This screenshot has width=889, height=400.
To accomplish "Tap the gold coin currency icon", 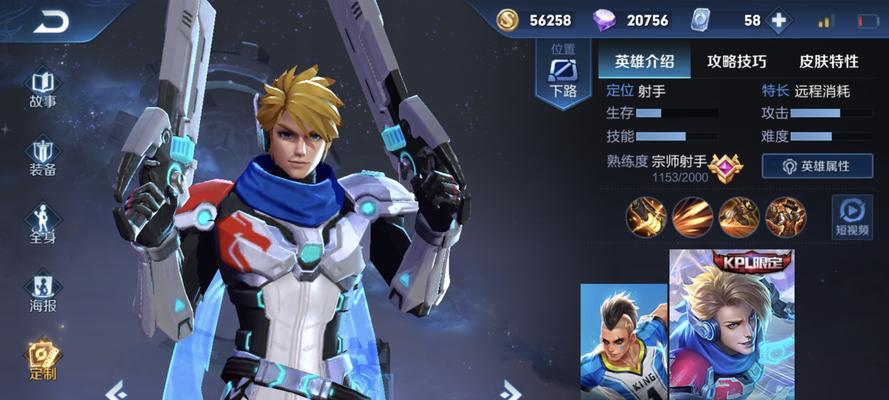I will point(508,20).
